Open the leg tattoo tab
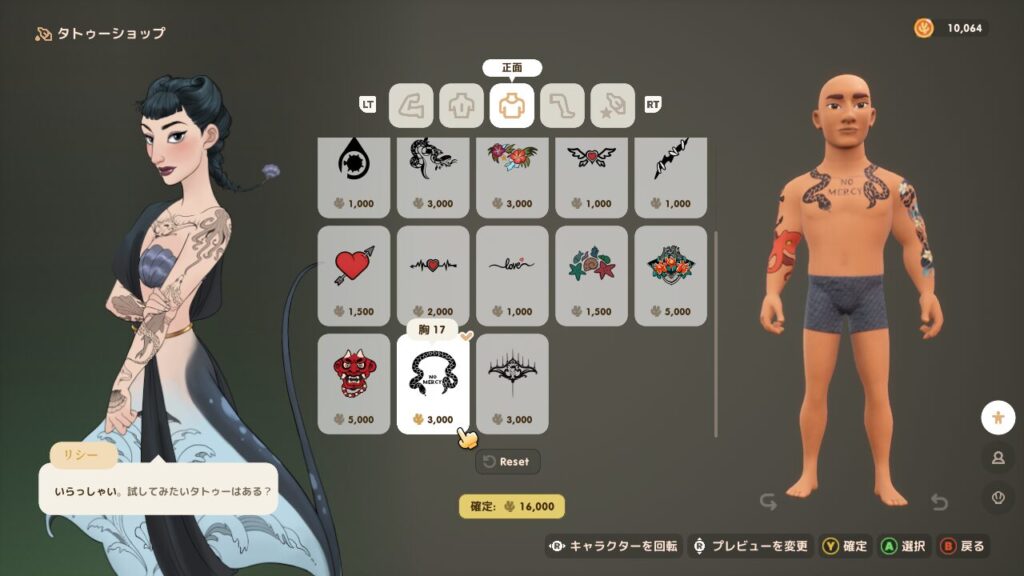The width and height of the screenshot is (1024, 576). [562, 105]
